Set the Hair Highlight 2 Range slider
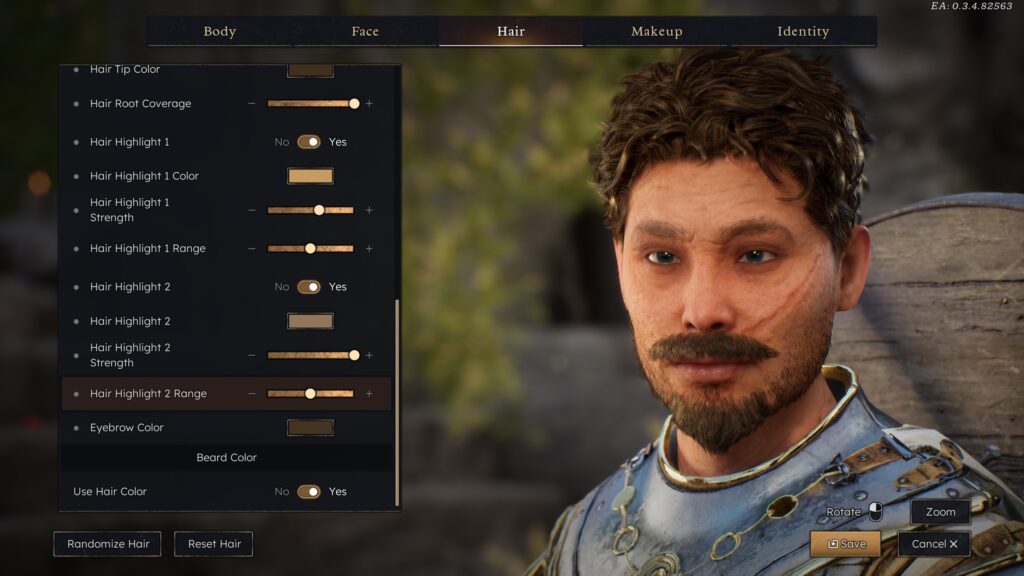The image size is (1024, 576). (x=310, y=394)
